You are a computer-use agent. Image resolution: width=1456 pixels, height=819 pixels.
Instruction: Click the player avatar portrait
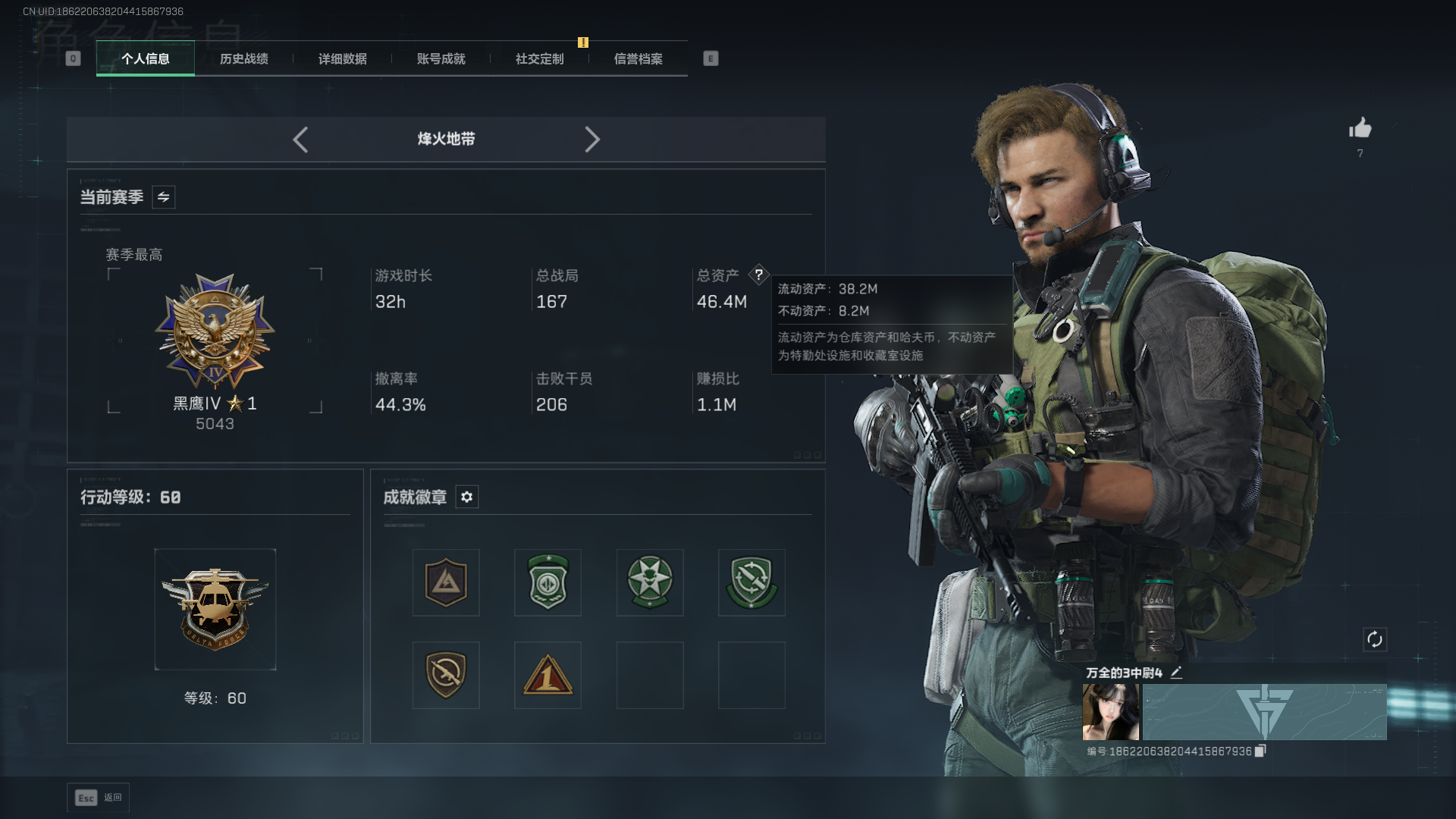coord(1110,711)
